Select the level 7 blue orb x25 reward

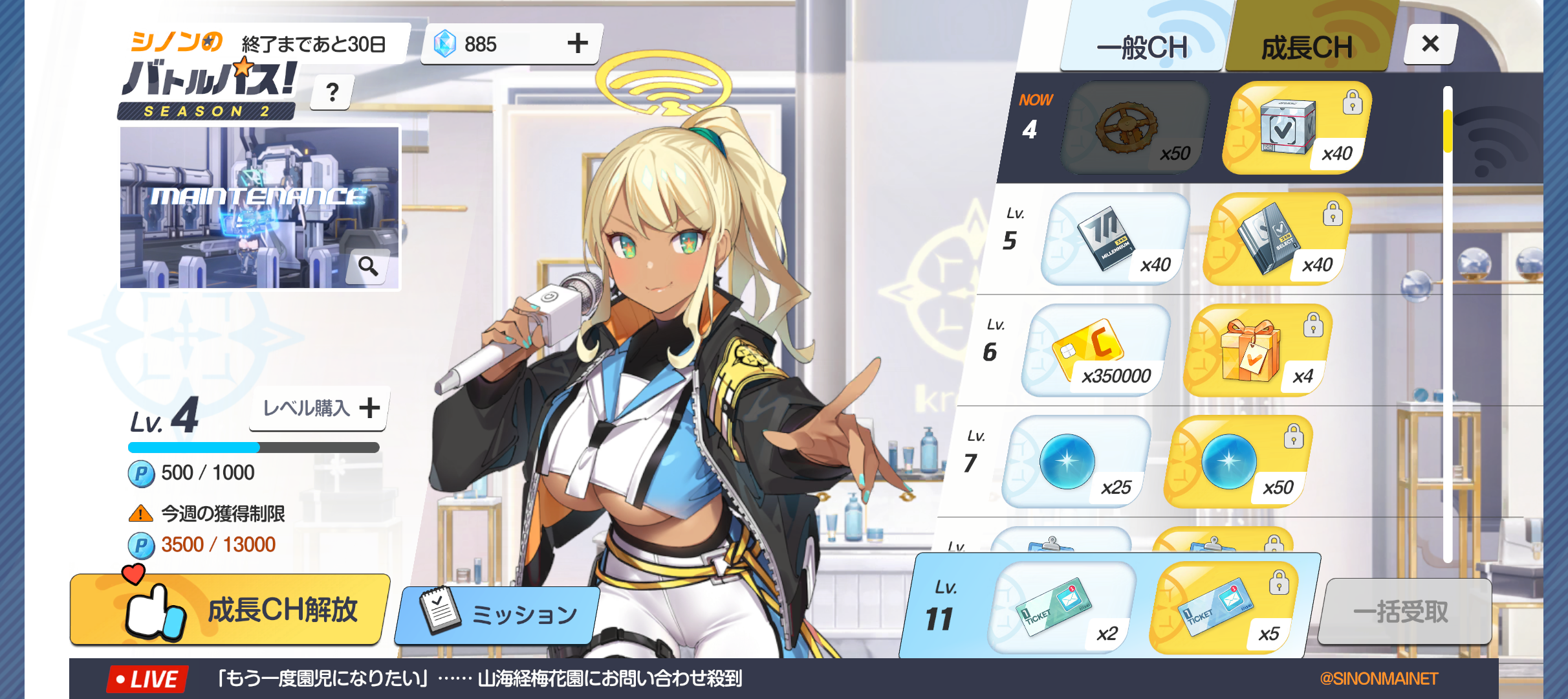pos(1076,461)
